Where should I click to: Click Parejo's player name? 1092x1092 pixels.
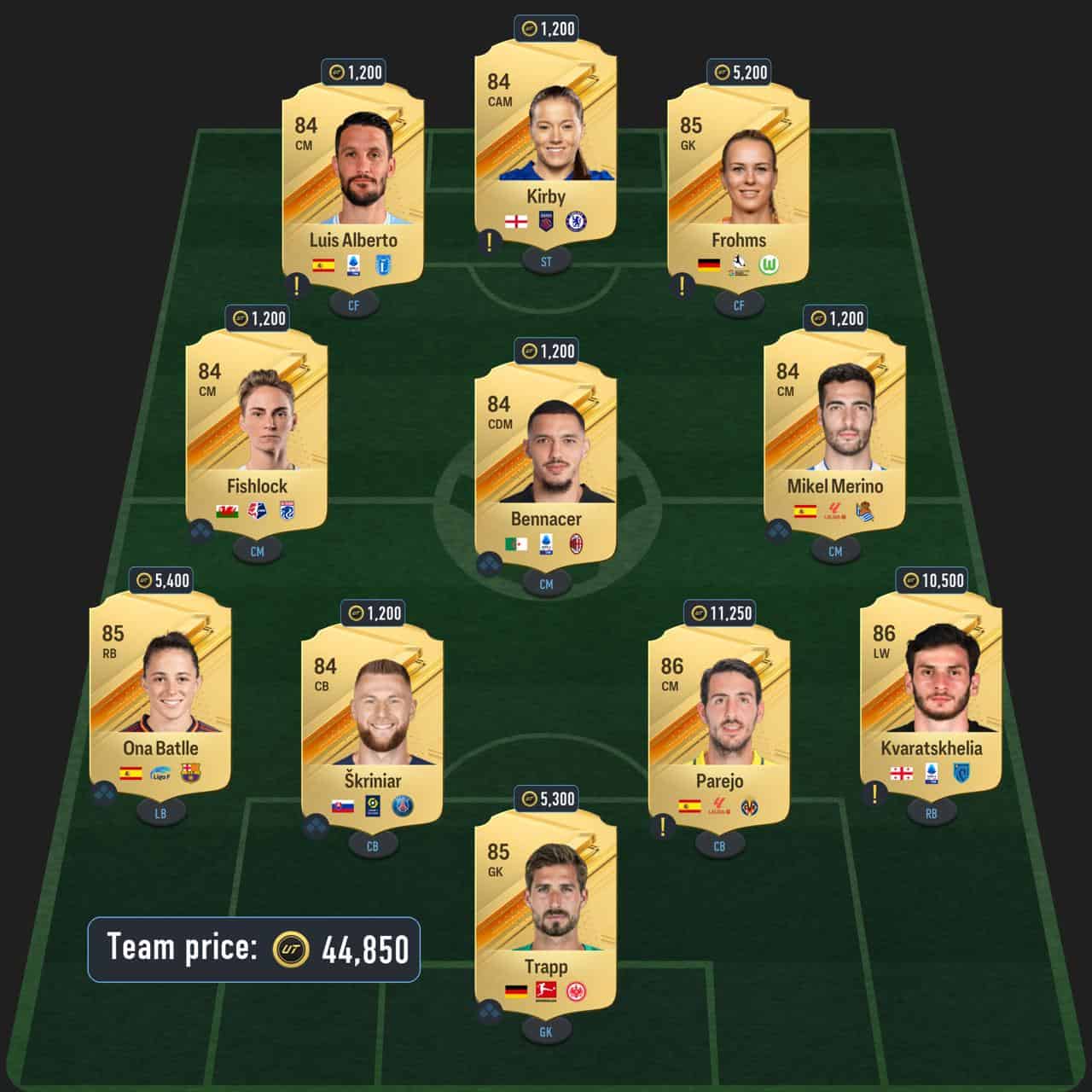pos(722,781)
